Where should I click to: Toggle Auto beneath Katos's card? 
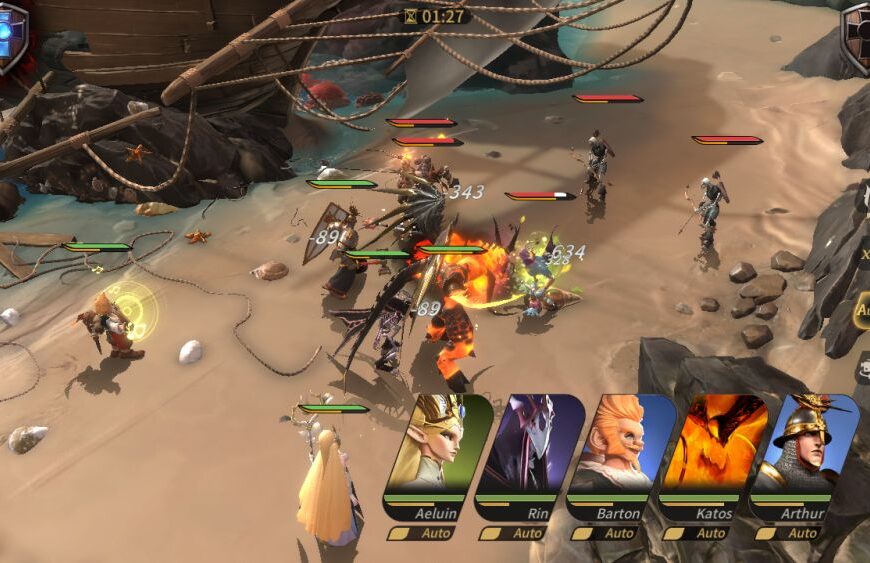700,533
